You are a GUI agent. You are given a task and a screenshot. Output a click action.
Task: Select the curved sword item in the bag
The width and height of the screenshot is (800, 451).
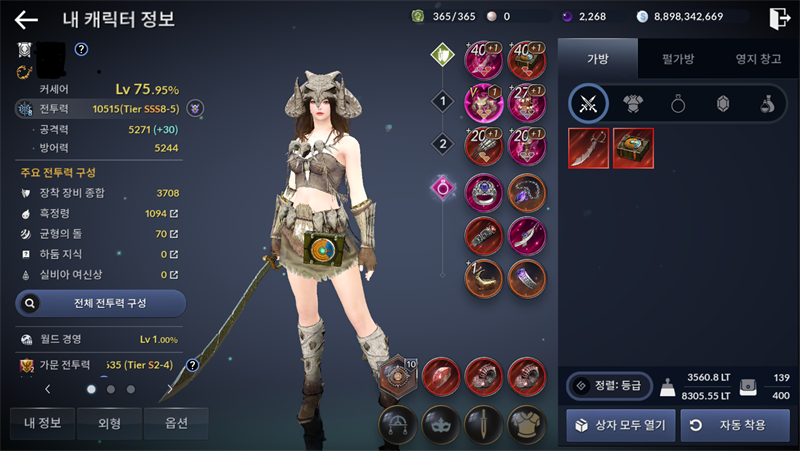587,148
